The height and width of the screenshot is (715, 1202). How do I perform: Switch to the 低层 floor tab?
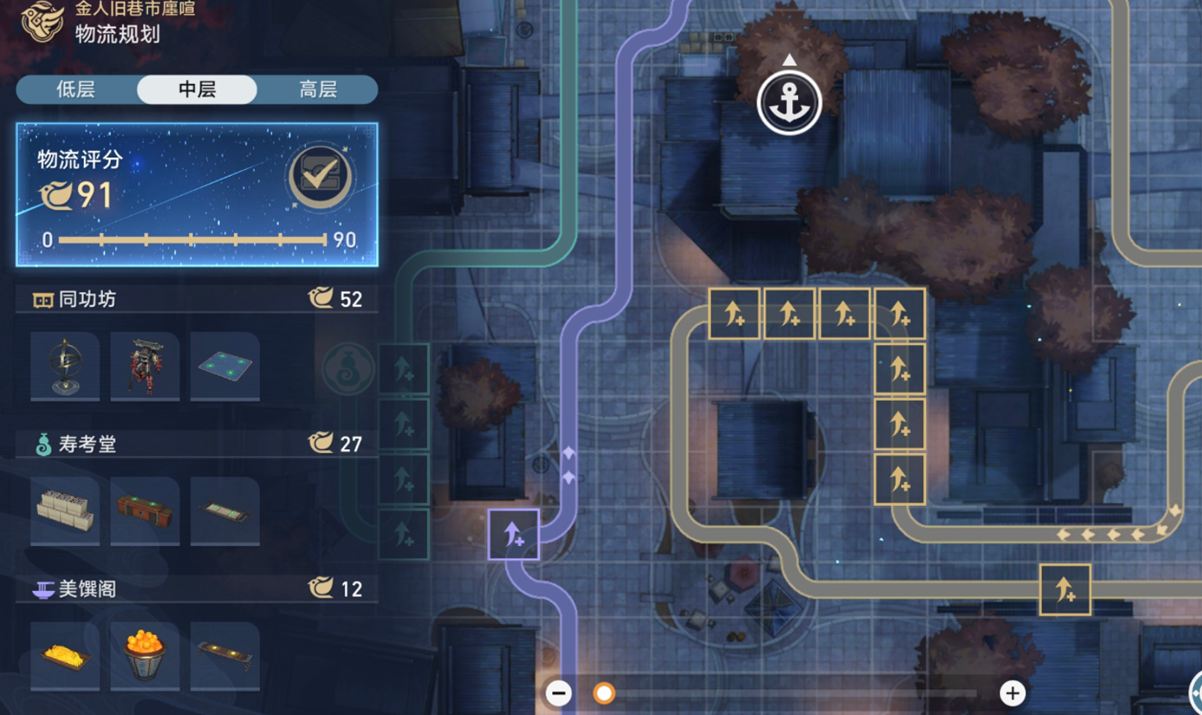[76, 90]
